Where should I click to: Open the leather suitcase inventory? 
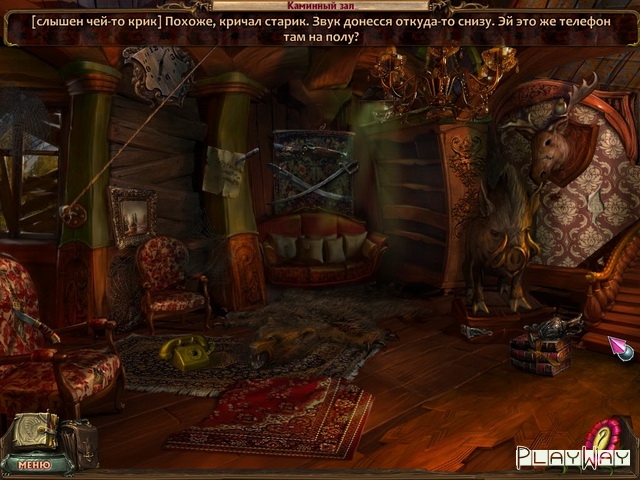78,440
